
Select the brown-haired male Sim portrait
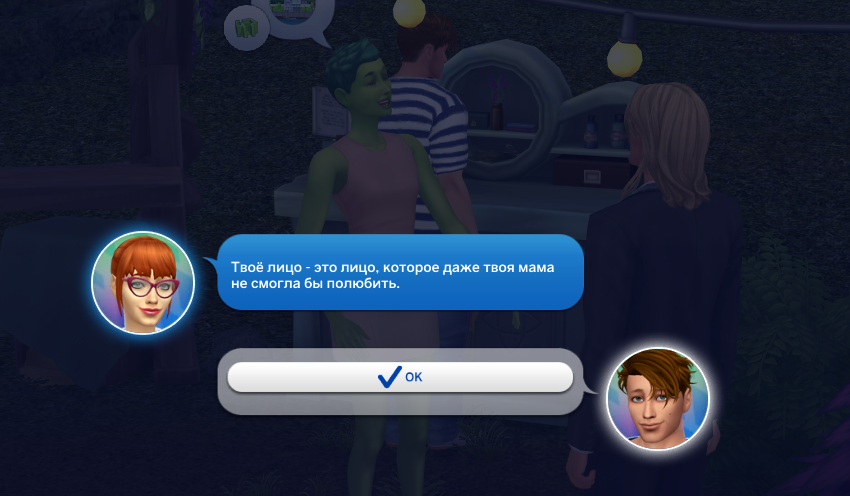pos(658,398)
